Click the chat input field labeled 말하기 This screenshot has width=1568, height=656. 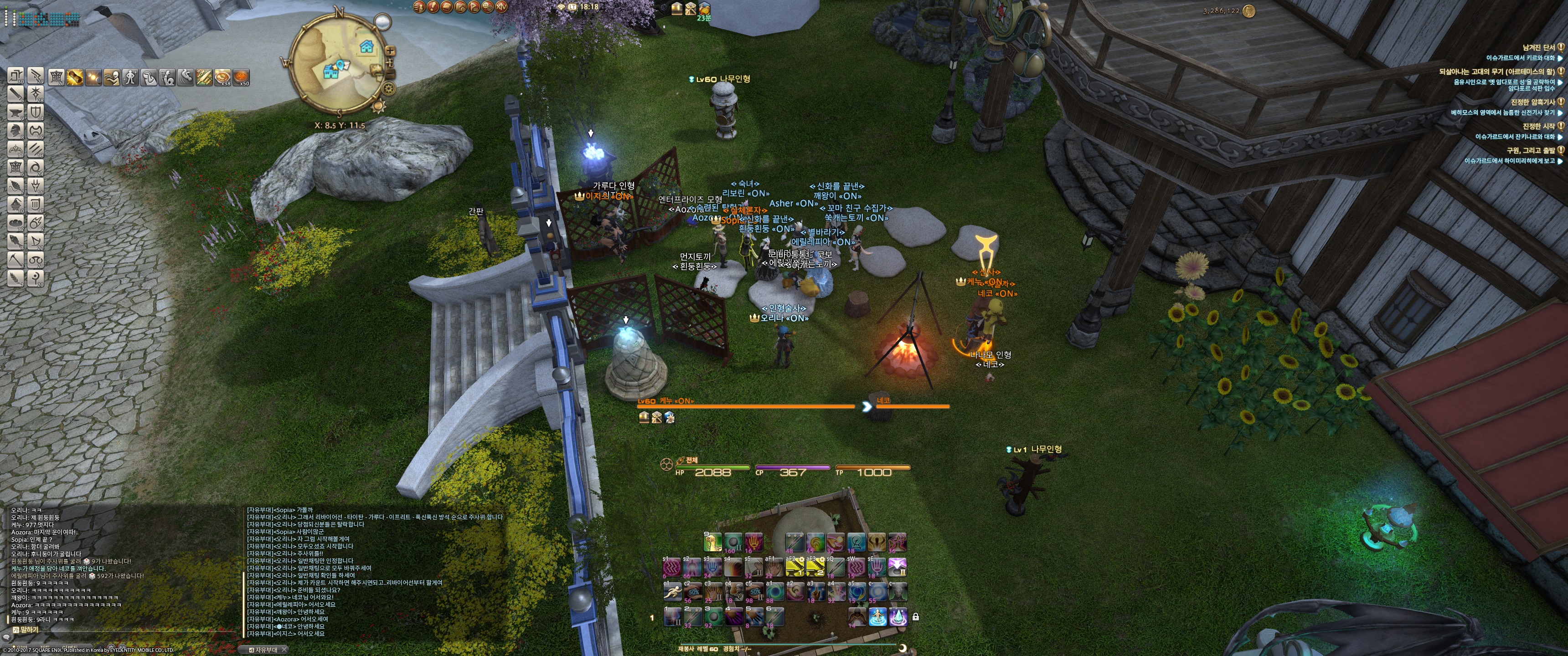[122, 630]
